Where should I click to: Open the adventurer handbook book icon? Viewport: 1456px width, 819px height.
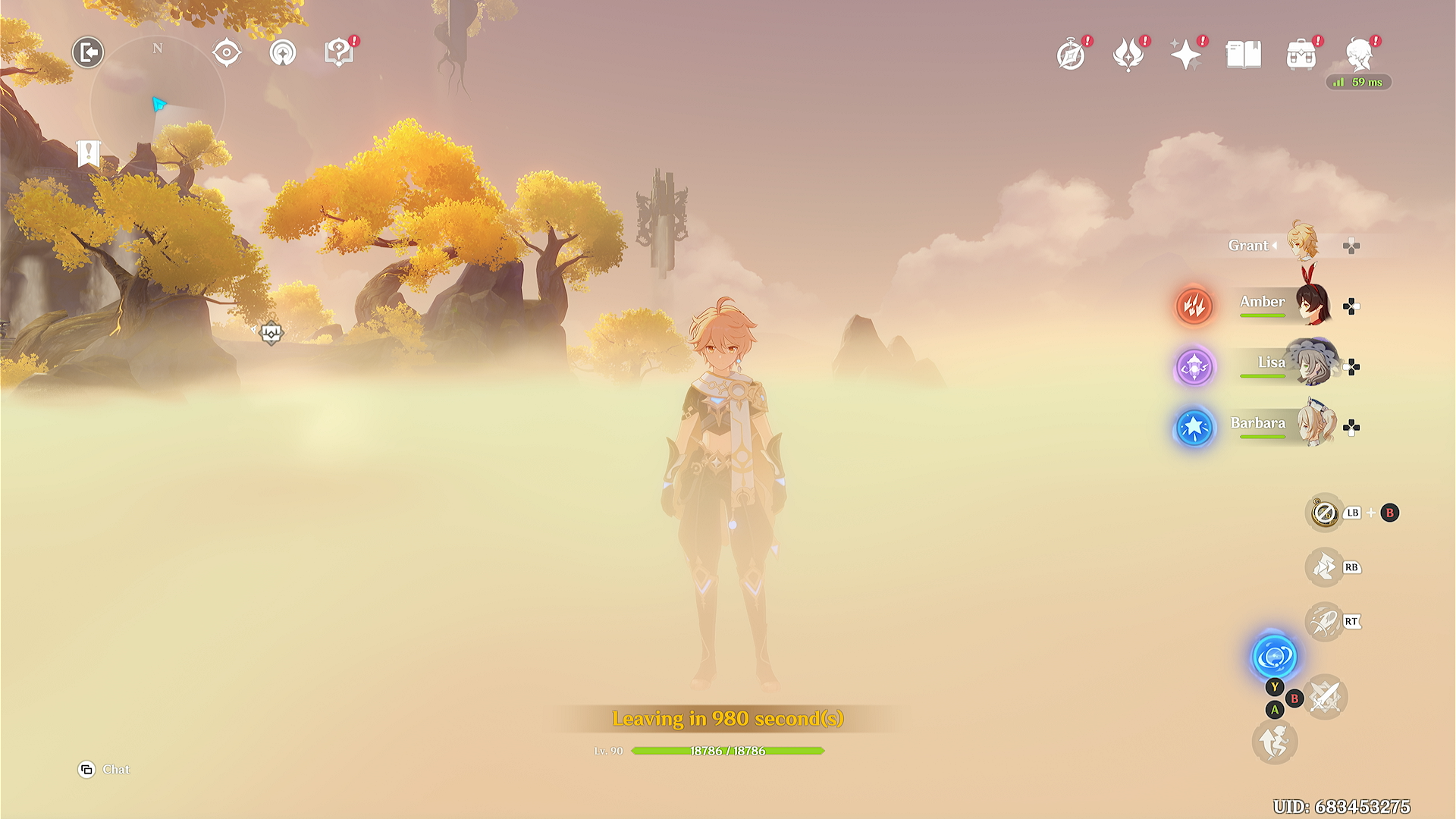tap(1244, 55)
